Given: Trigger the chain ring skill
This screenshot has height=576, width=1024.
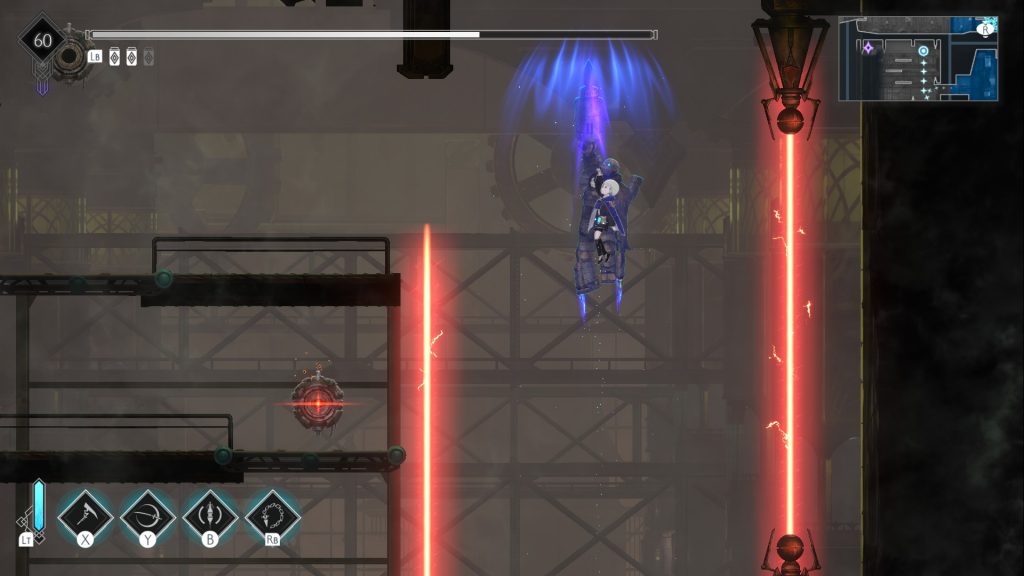Looking at the screenshot, I should [x=273, y=516].
